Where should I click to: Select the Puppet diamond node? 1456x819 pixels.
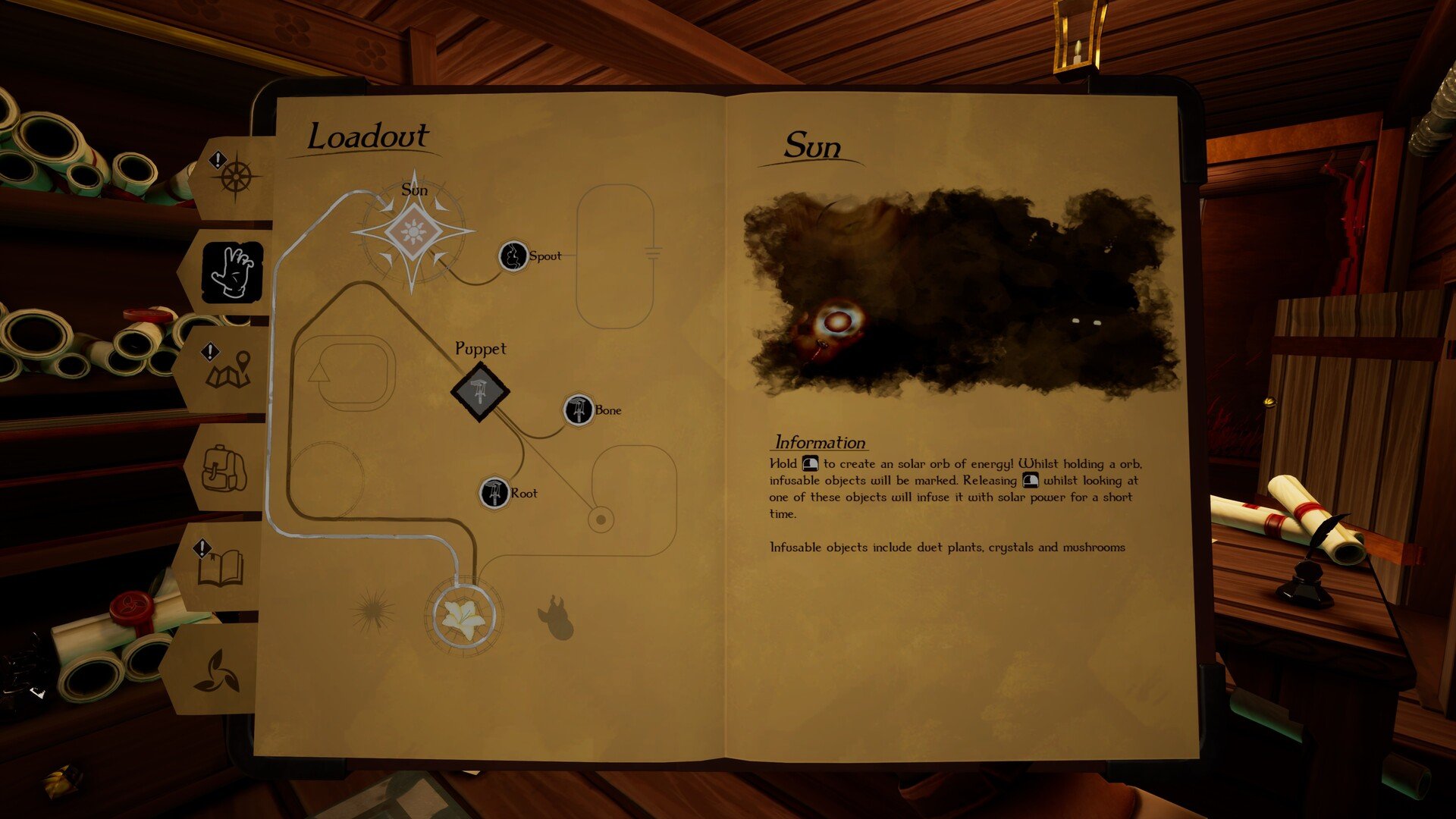tap(480, 392)
